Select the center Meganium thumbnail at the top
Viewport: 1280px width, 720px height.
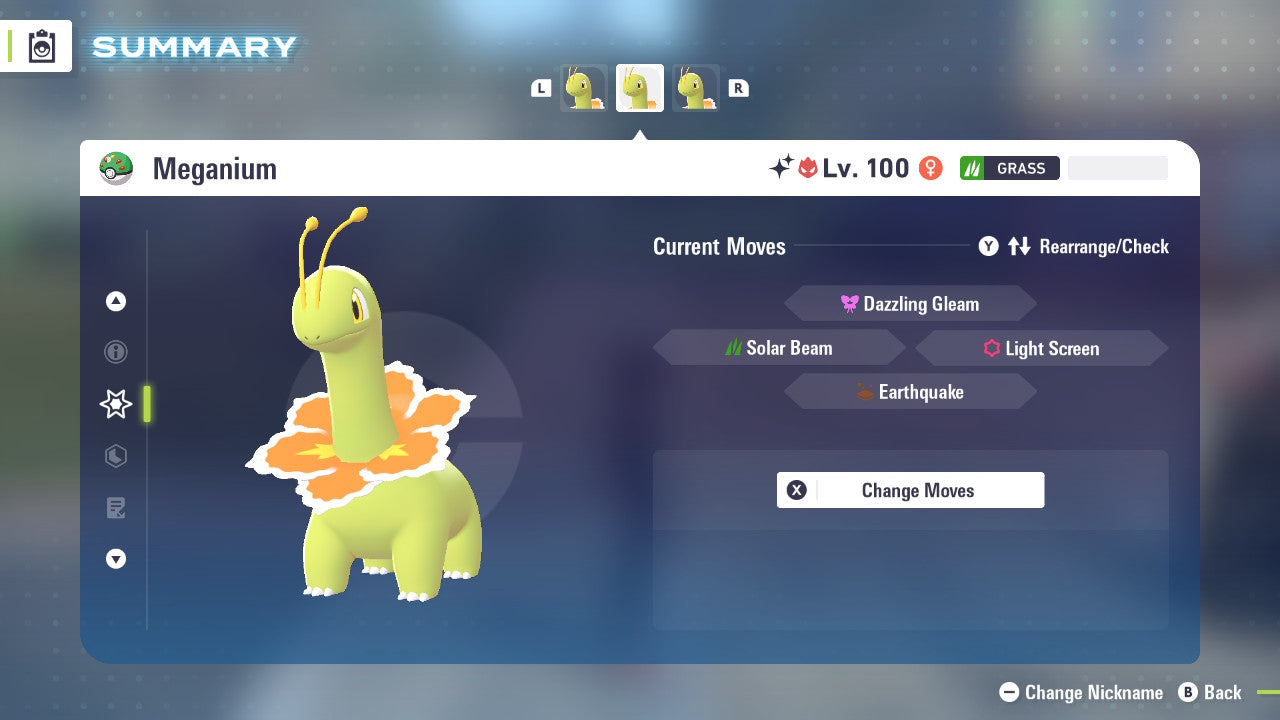[x=639, y=87]
